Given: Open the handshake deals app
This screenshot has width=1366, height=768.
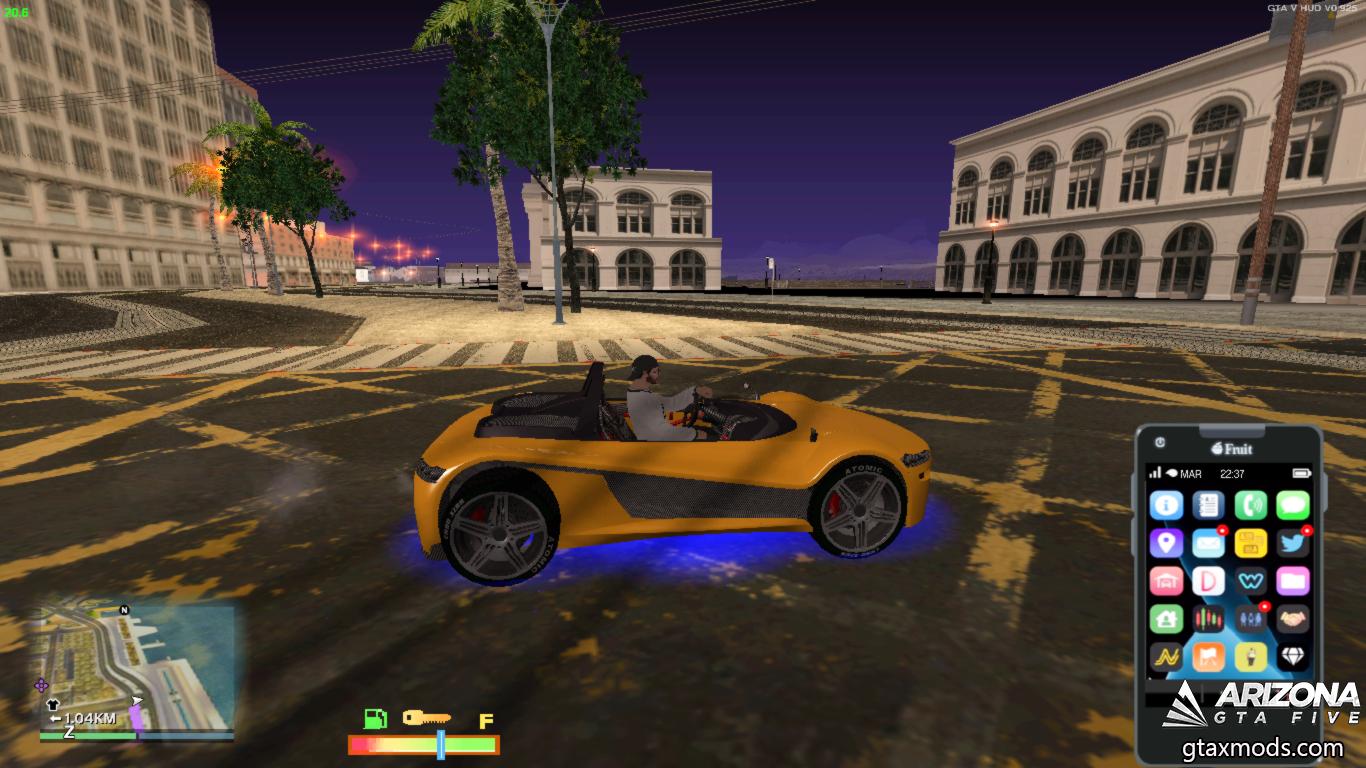Looking at the screenshot, I should click(1292, 619).
